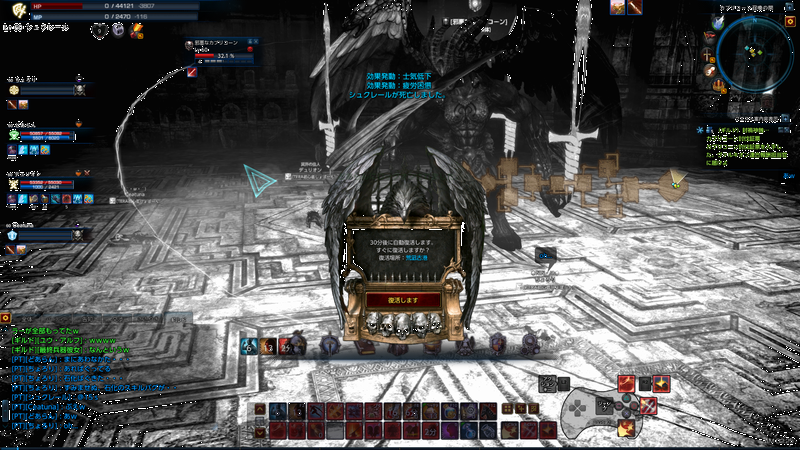800x450 pixels.
Task: Click the dice icon under the player name
Action: click(x=118, y=31)
